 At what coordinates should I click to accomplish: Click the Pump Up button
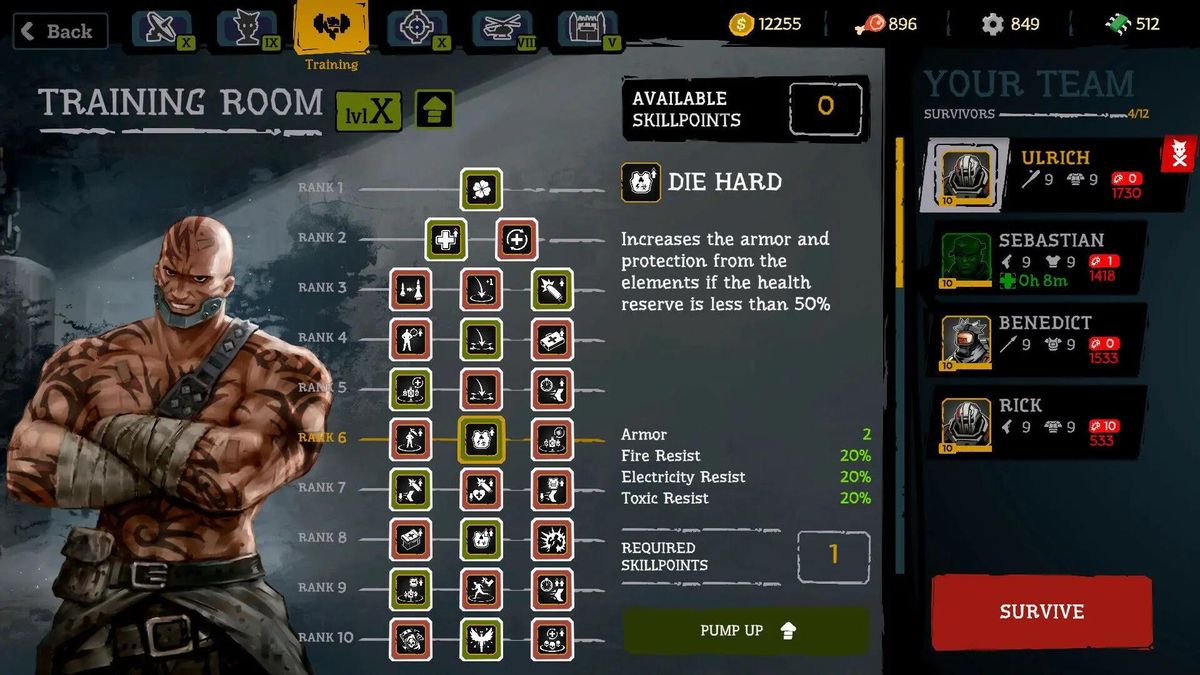click(x=746, y=631)
